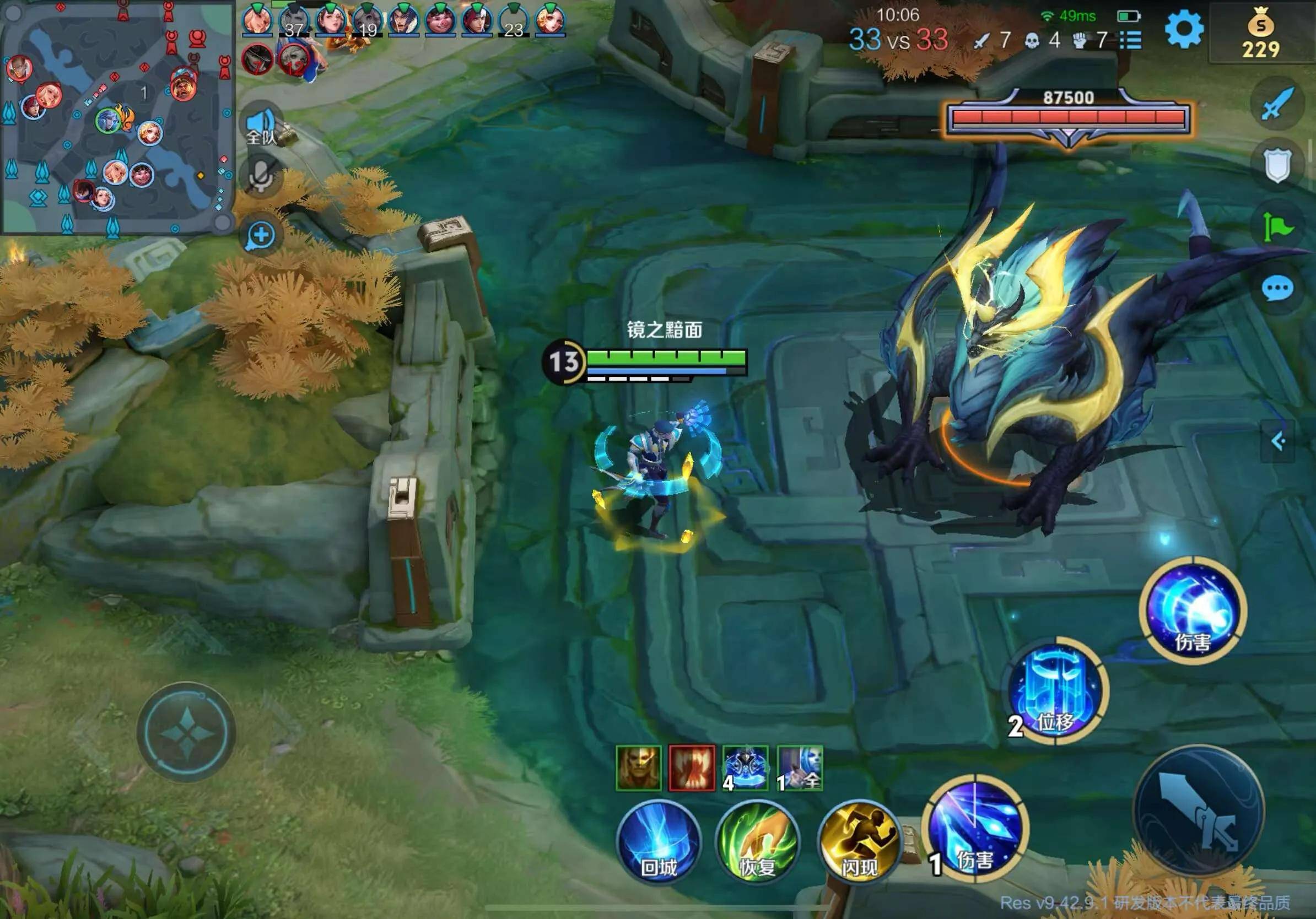
Task: Tap the movement joystick center
Action: click(x=187, y=732)
